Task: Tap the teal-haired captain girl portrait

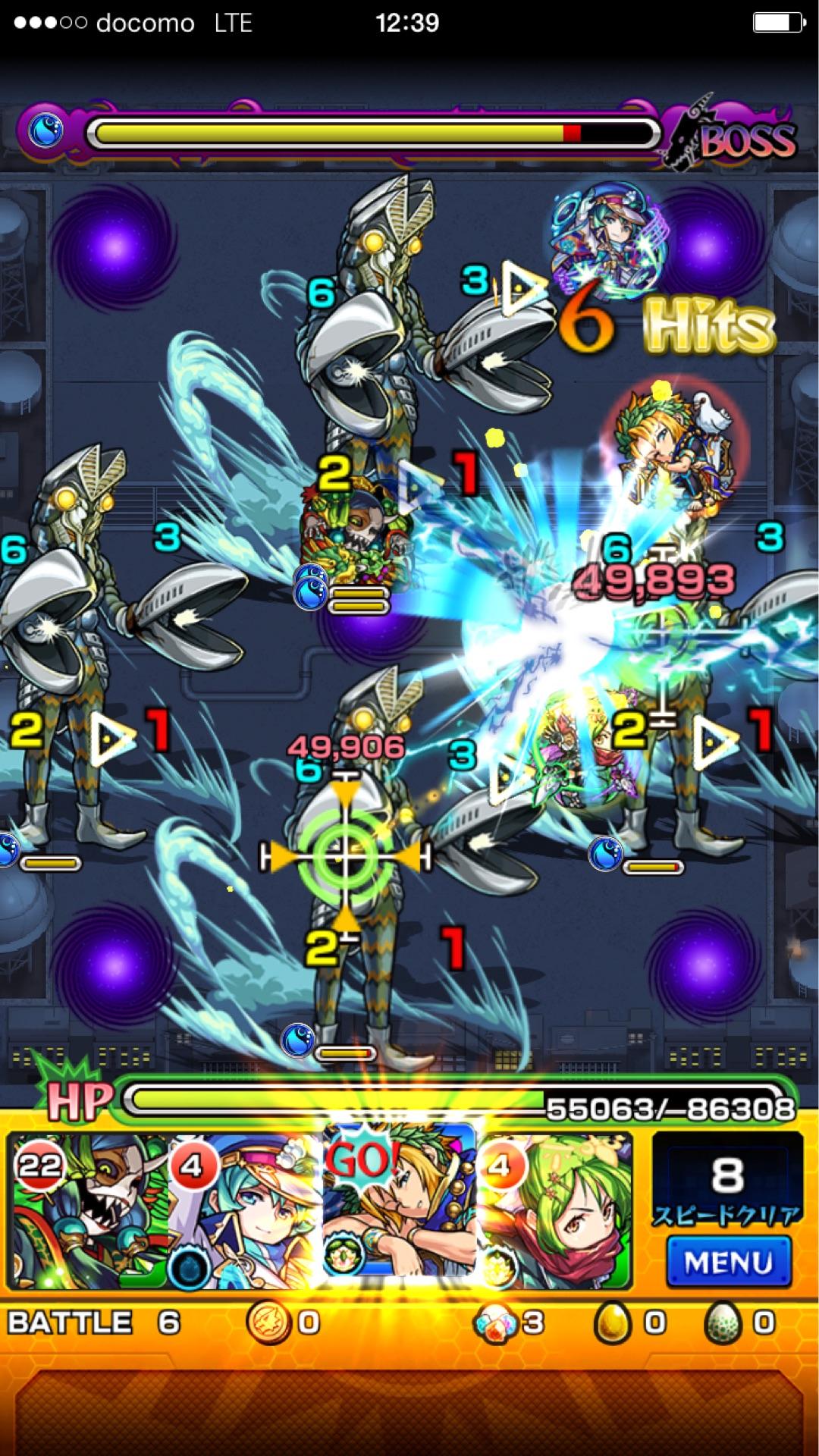Action: 244,1212
